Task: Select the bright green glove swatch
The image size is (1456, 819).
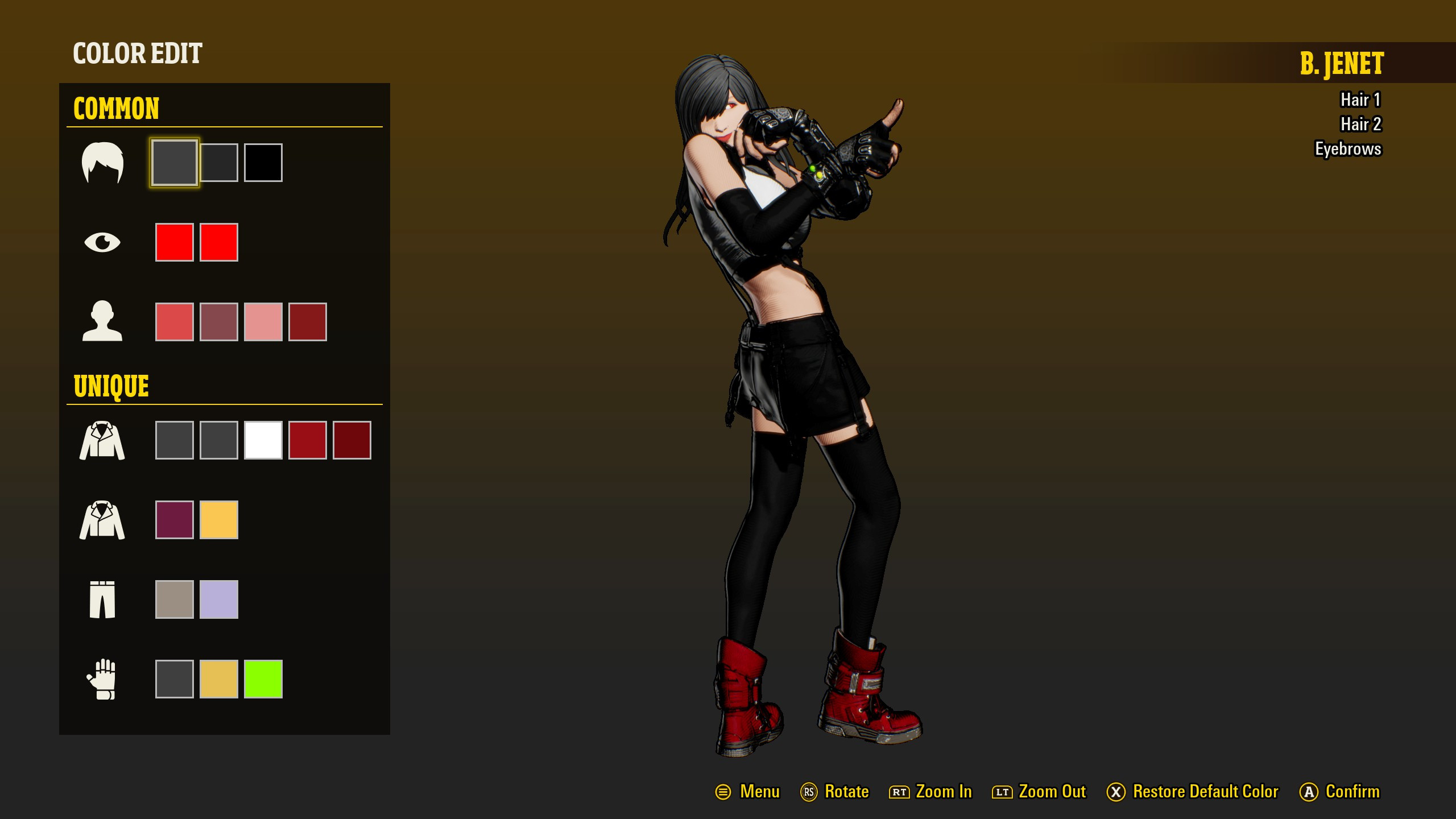Action: click(x=263, y=678)
